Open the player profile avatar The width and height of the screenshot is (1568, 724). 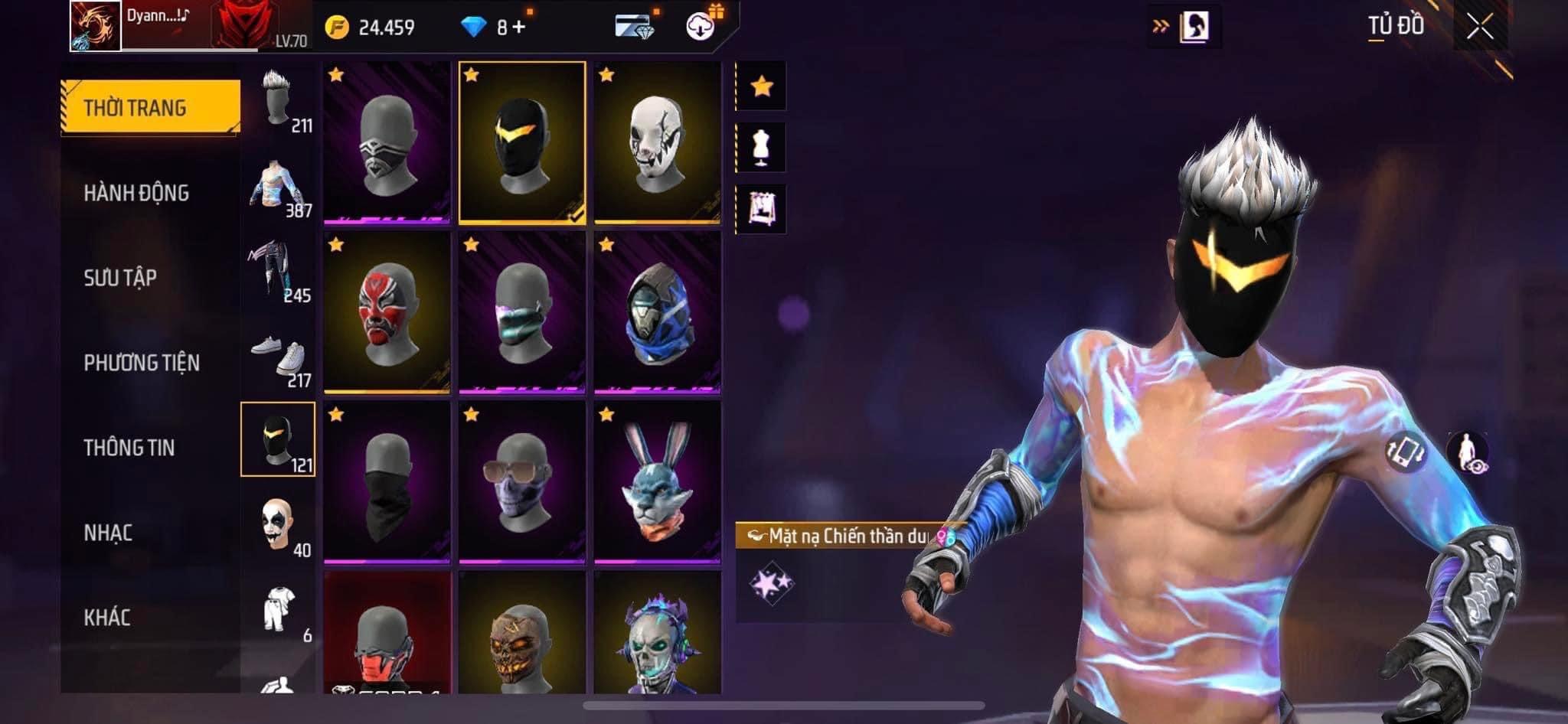click(96, 26)
